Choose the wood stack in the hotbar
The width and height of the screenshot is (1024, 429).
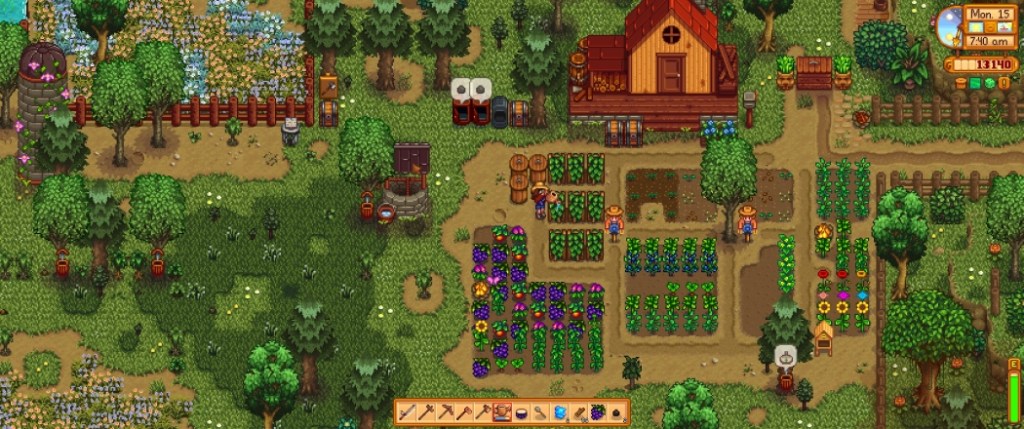pyautogui.click(x=579, y=412)
